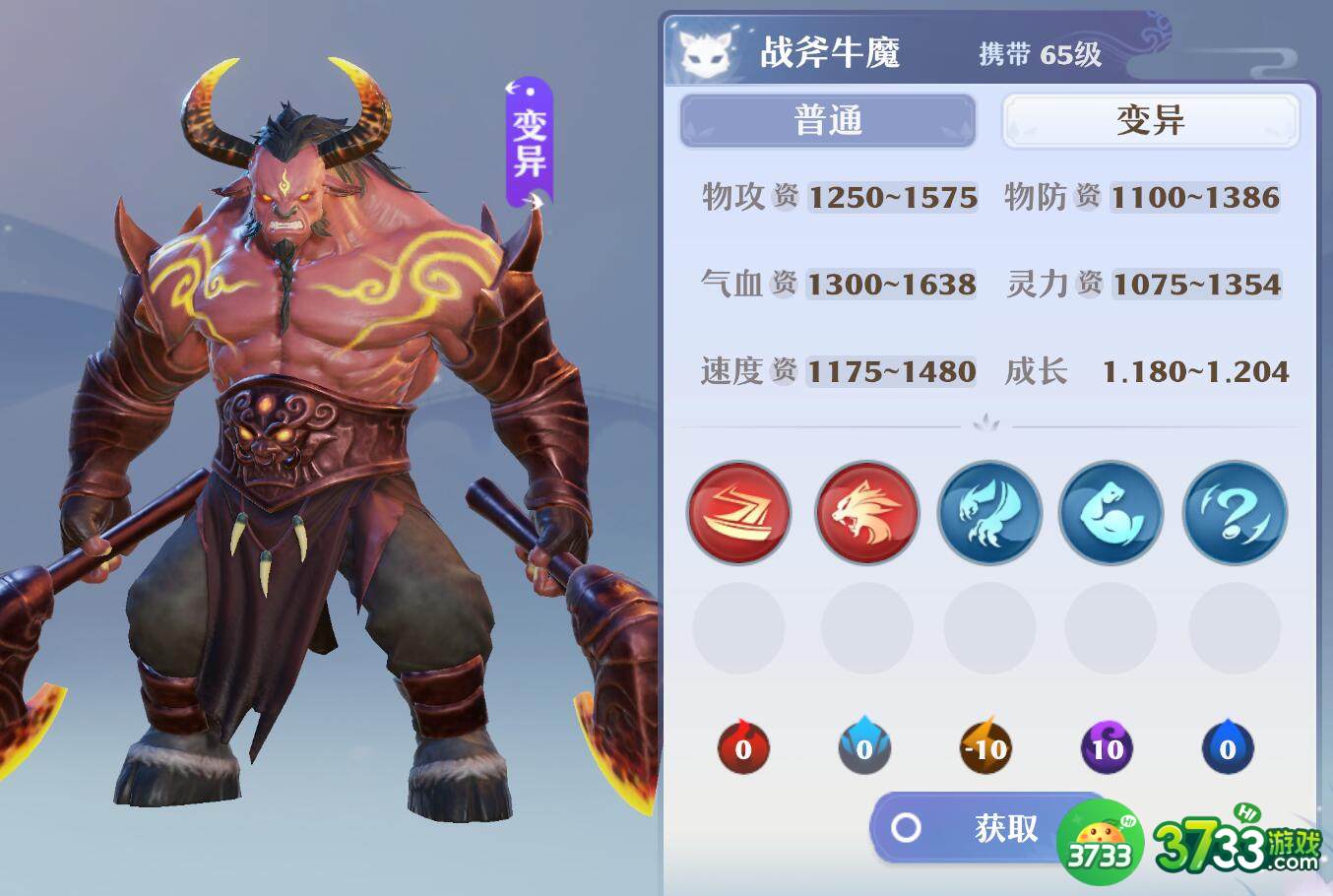
Task: Select the red slash-mark skill icon
Action: [738, 513]
